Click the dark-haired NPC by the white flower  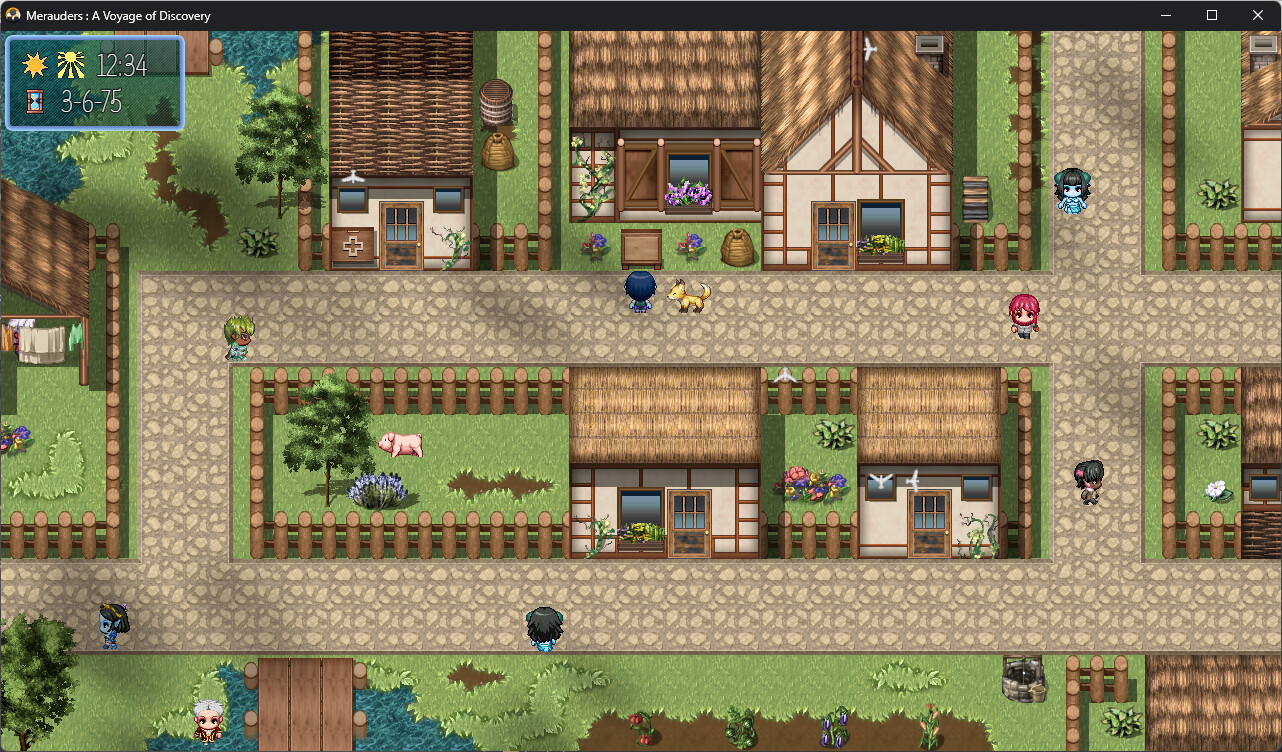pos(1089,481)
